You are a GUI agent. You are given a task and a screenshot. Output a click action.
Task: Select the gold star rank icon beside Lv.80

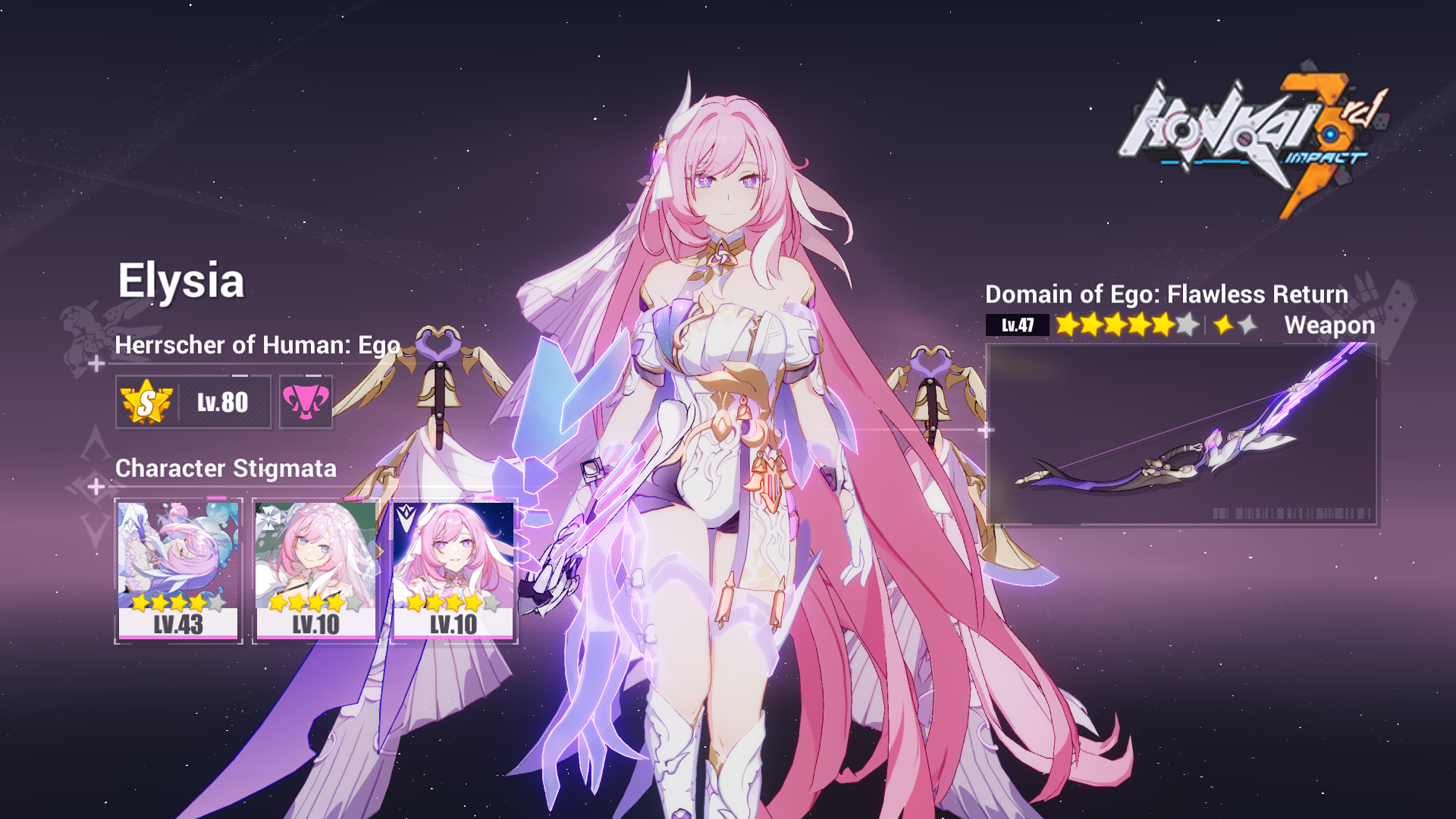pyautogui.click(x=146, y=400)
